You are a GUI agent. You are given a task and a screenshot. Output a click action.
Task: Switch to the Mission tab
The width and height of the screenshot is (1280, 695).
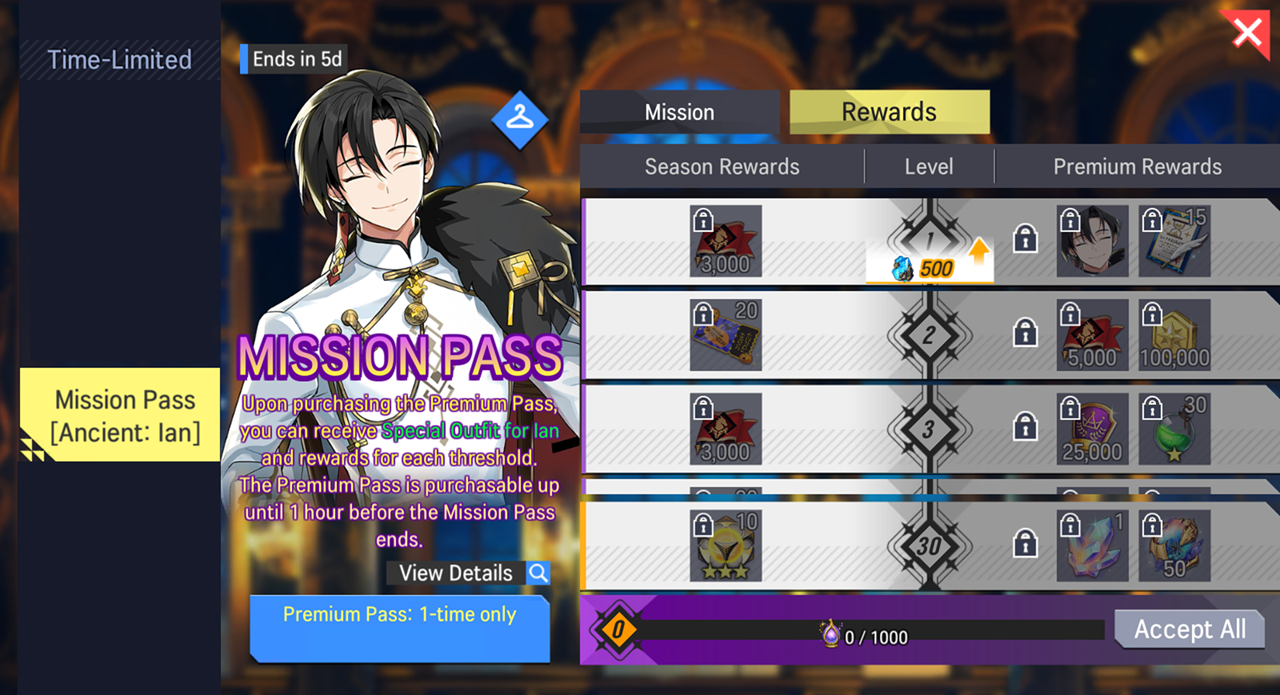click(x=679, y=112)
